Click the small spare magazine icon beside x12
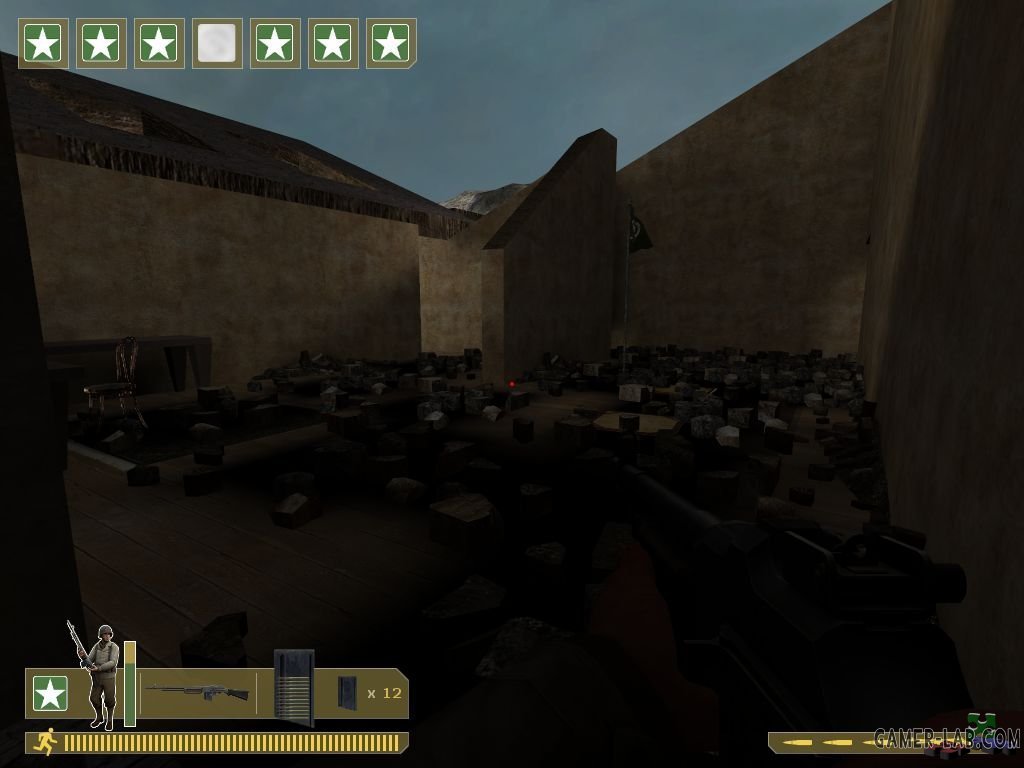 [347, 691]
